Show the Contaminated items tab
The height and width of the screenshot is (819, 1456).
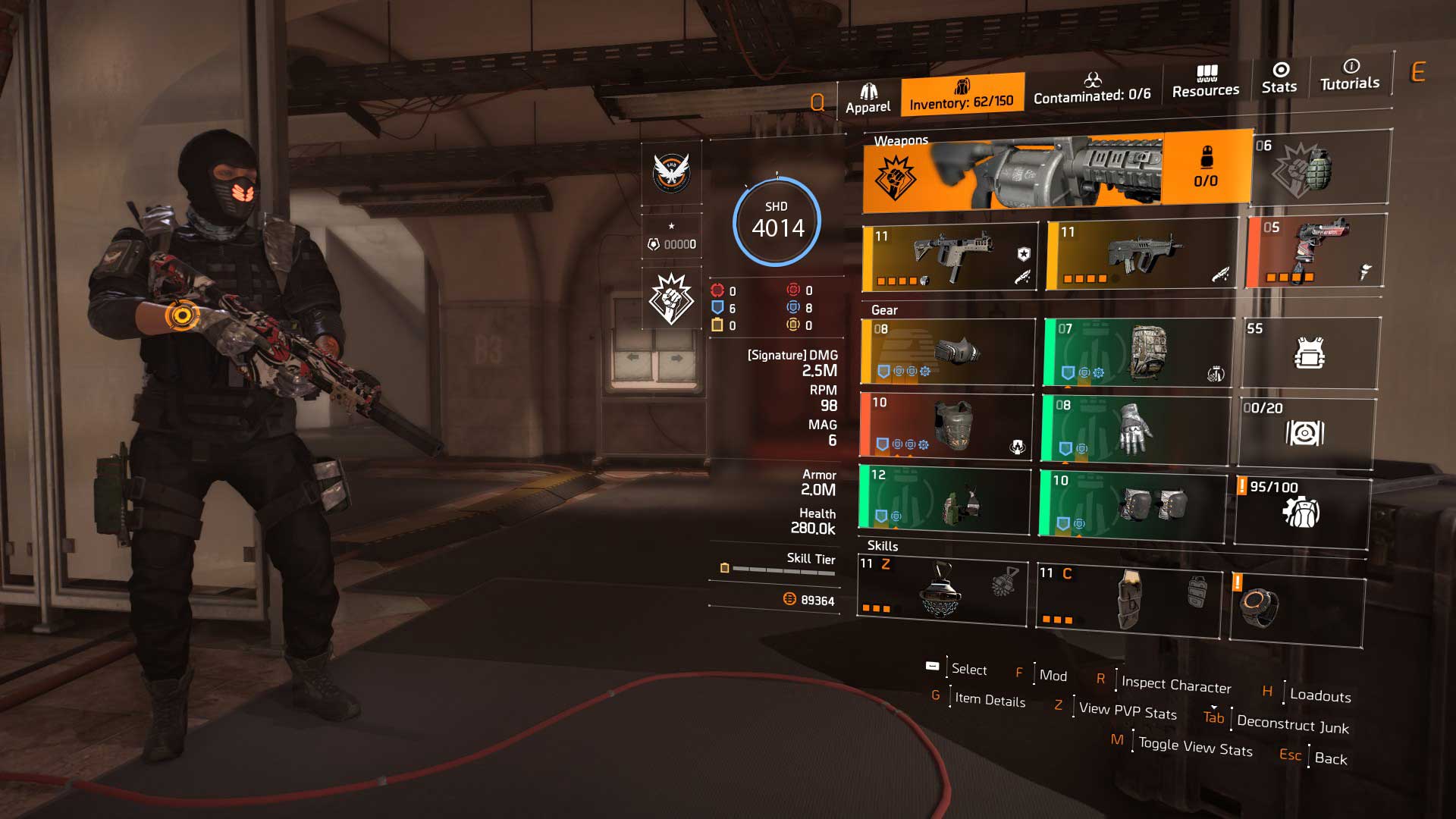[1092, 89]
